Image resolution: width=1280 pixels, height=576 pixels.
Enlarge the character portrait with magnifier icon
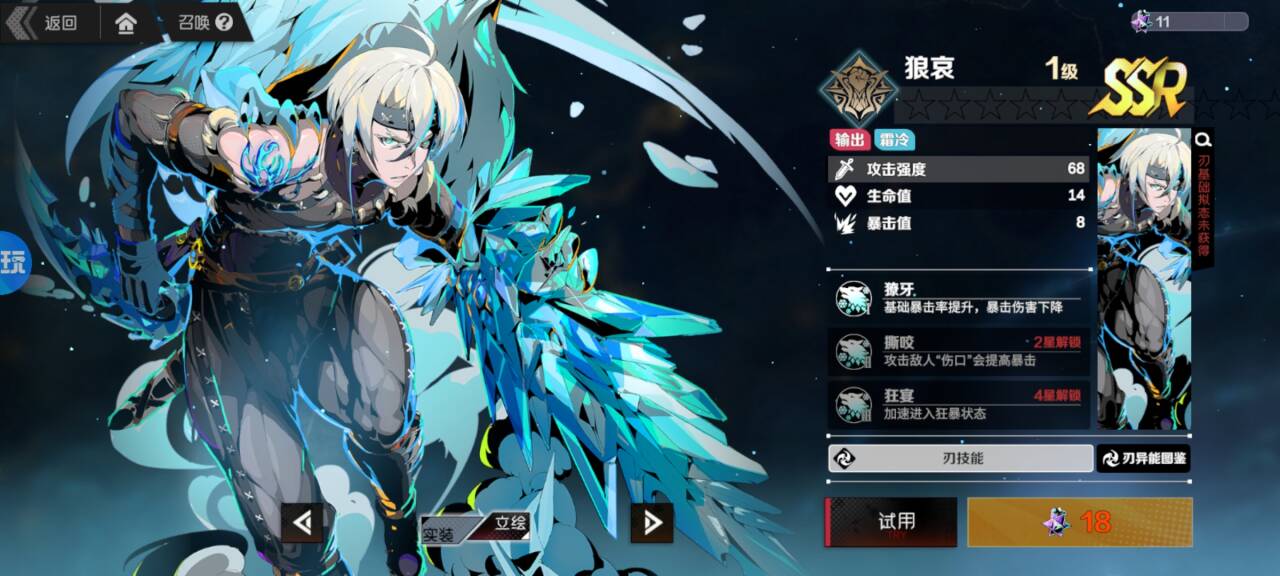click(x=1203, y=140)
